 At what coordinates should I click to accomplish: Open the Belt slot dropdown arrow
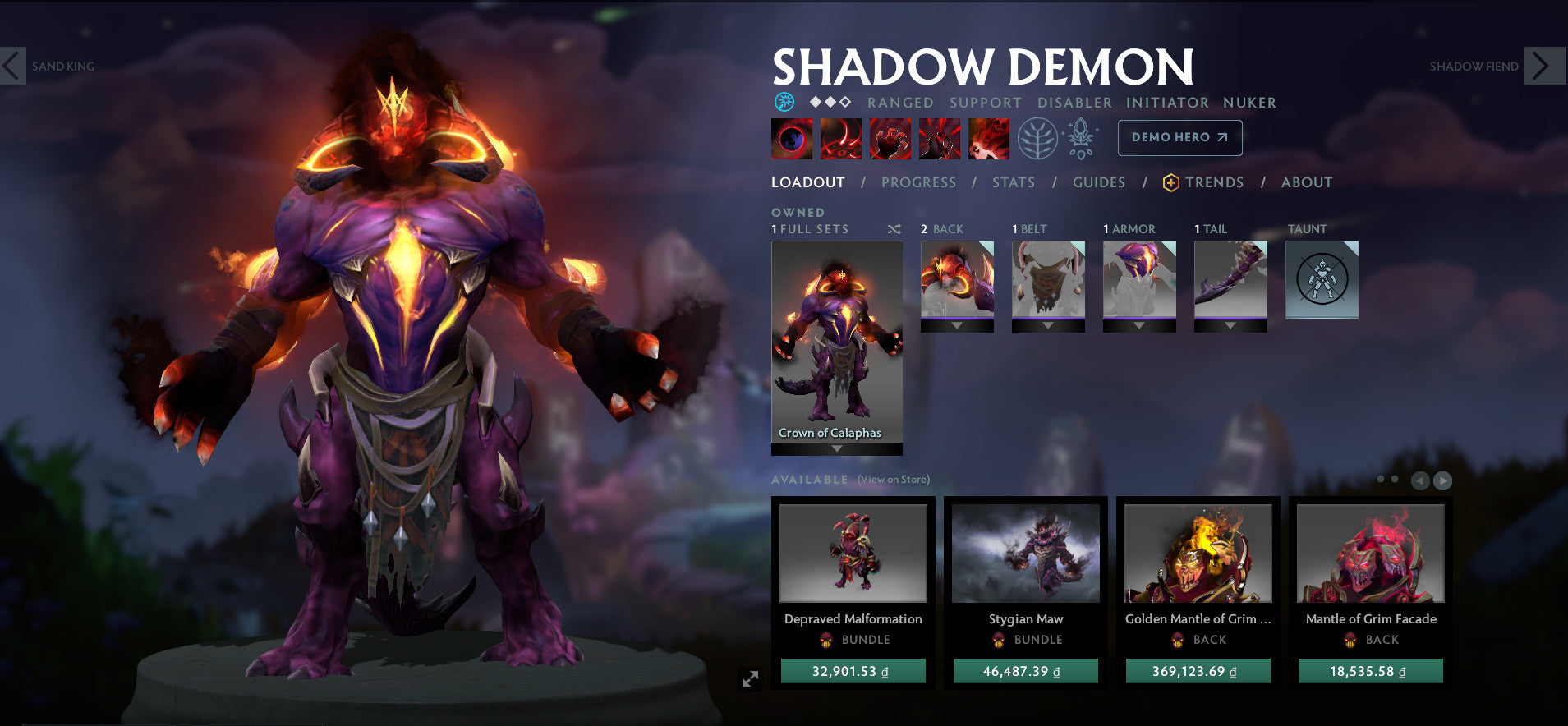(1049, 324)
